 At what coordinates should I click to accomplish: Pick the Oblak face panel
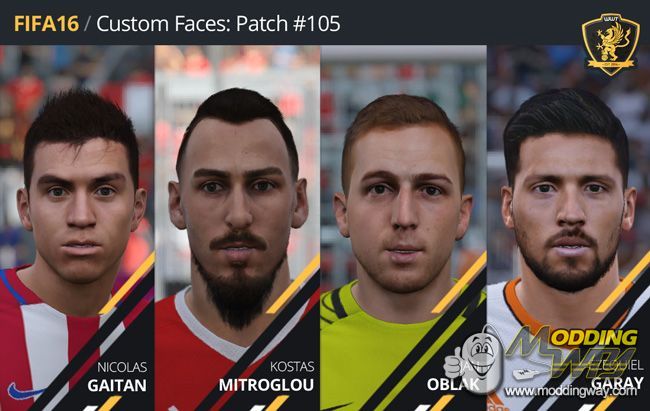tap(403, 220)
